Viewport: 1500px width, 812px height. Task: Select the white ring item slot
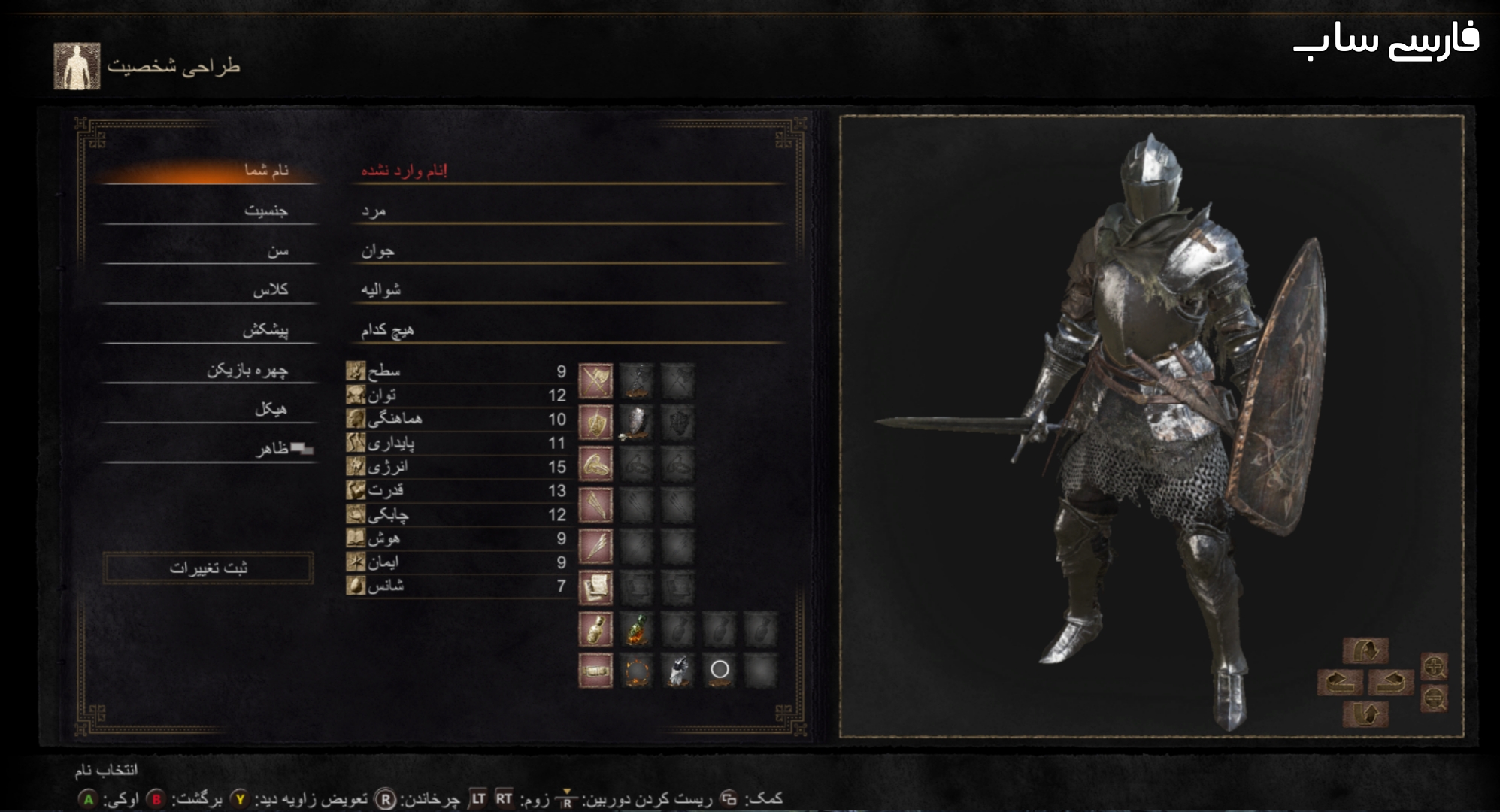pyautogui.click(x=720, y=670)
